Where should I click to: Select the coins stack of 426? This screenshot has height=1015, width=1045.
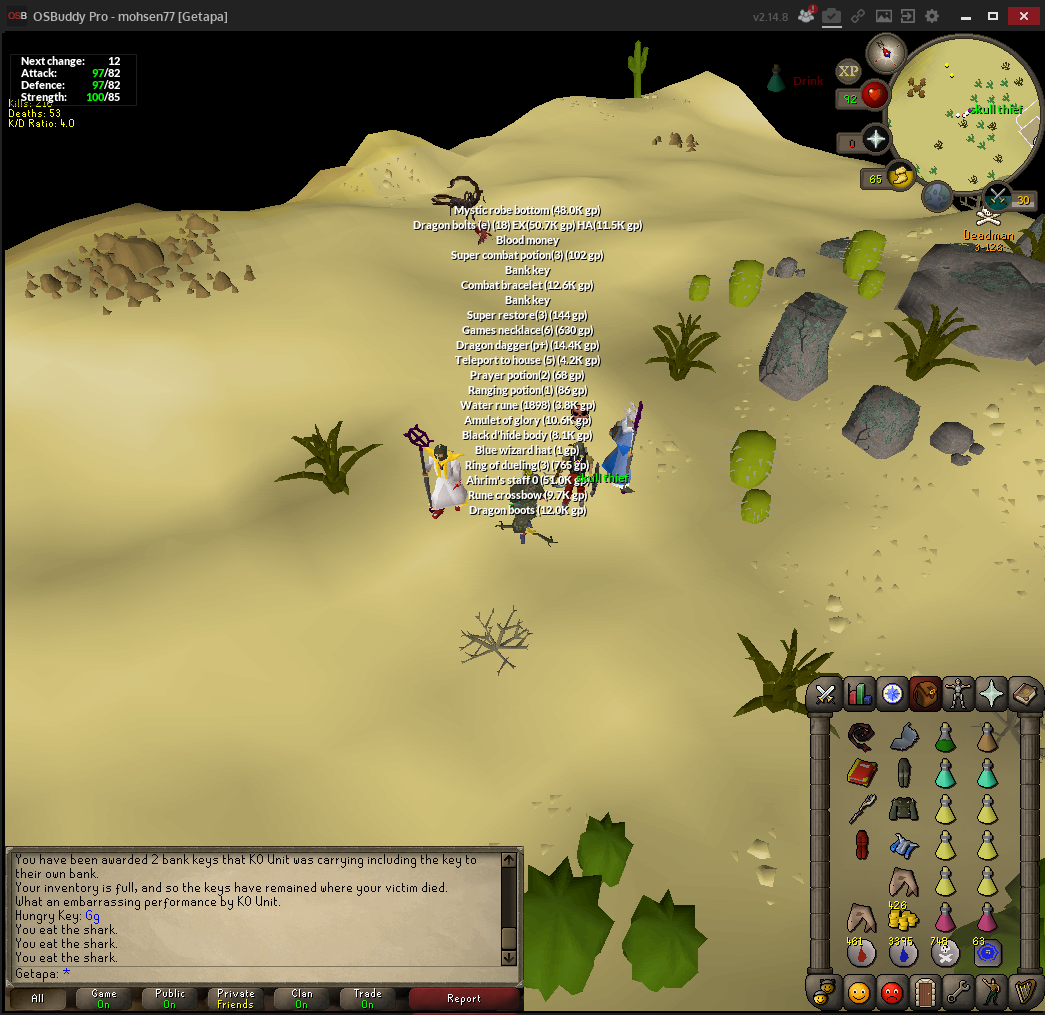pos(903,917)
